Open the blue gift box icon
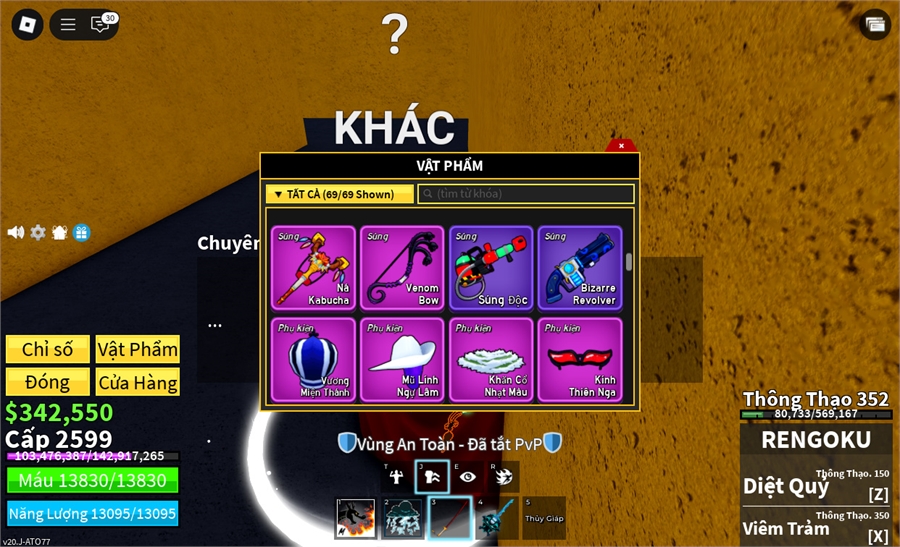The height and width of the screenshot is (547, 900). click(82, 232)
